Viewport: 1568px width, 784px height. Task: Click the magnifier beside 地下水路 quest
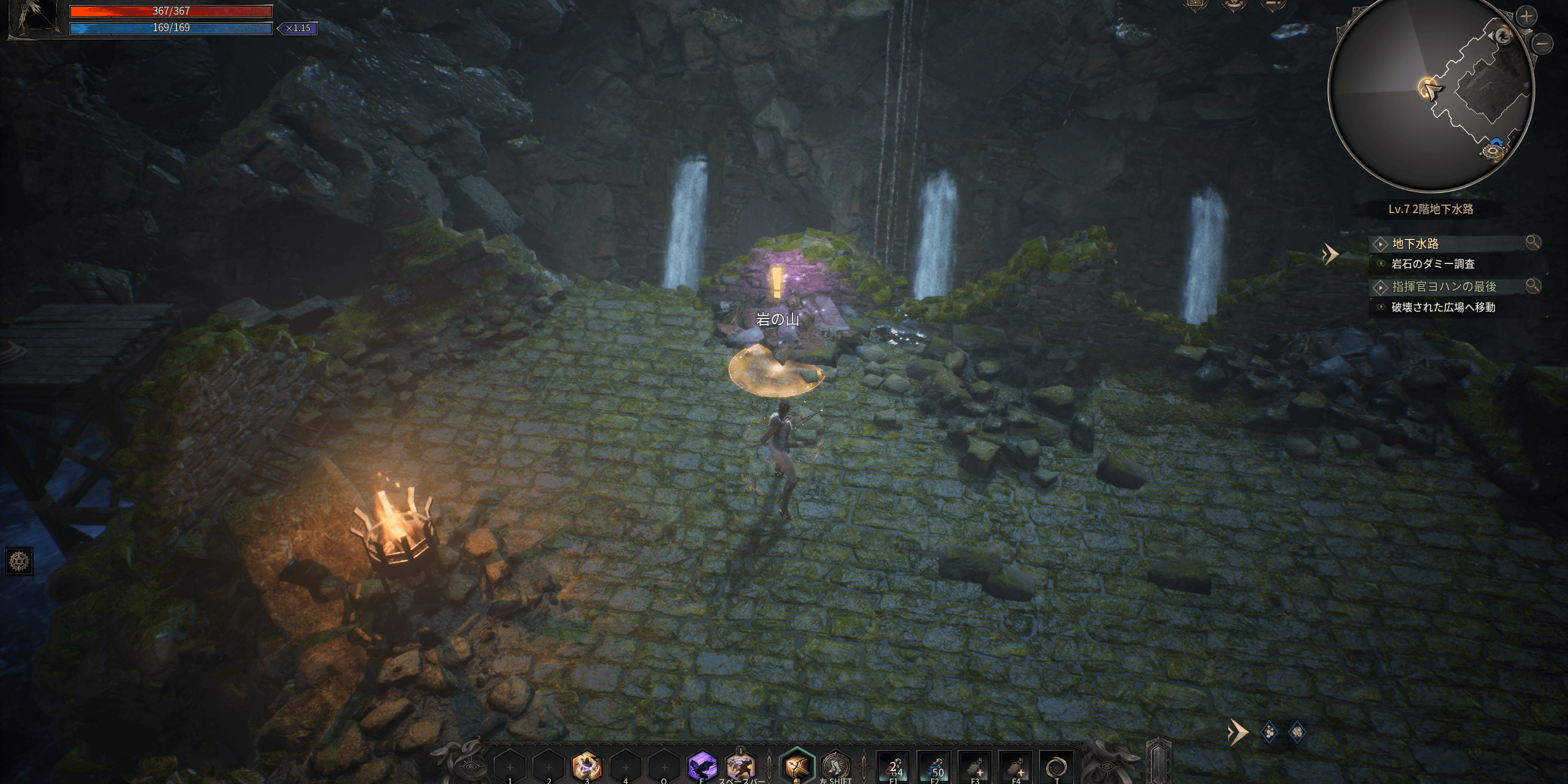tap(1532, 243)
